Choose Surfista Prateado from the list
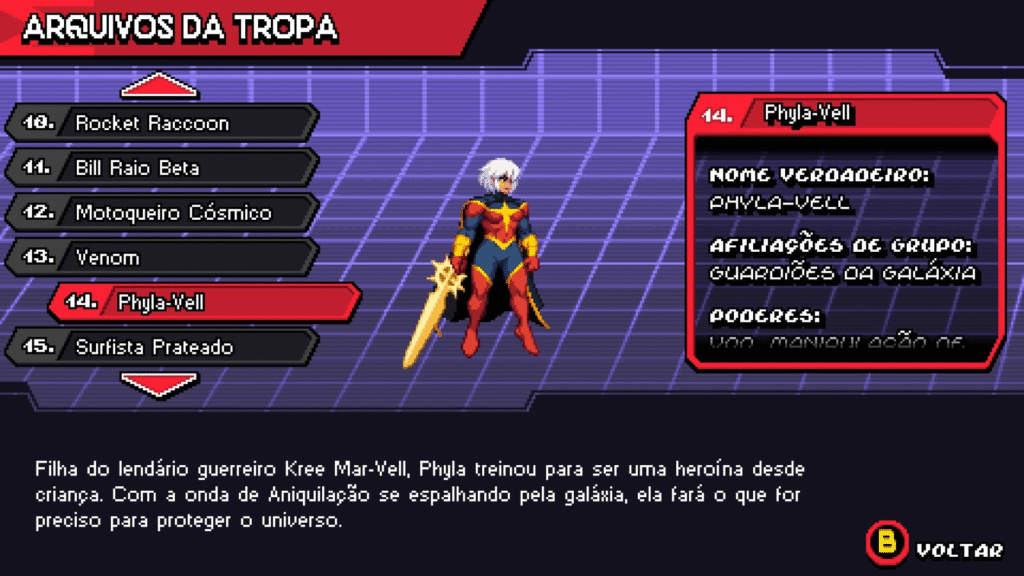The width and height of the screenshot is (1024, 576). pyautogui.click(x=160, y=347)
